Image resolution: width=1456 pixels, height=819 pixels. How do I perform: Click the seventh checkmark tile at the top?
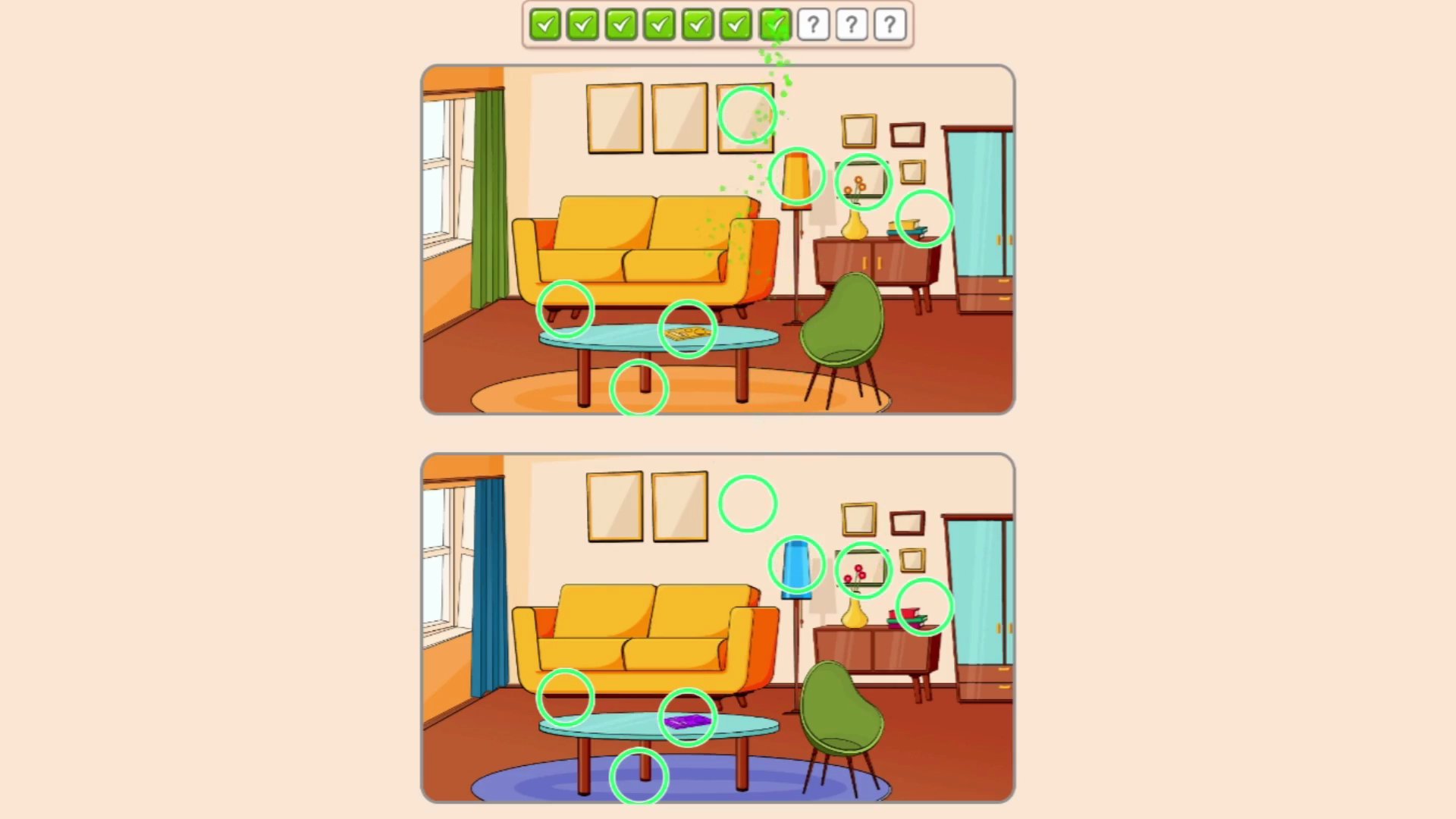pyautogui.click(x=775, y=25)
